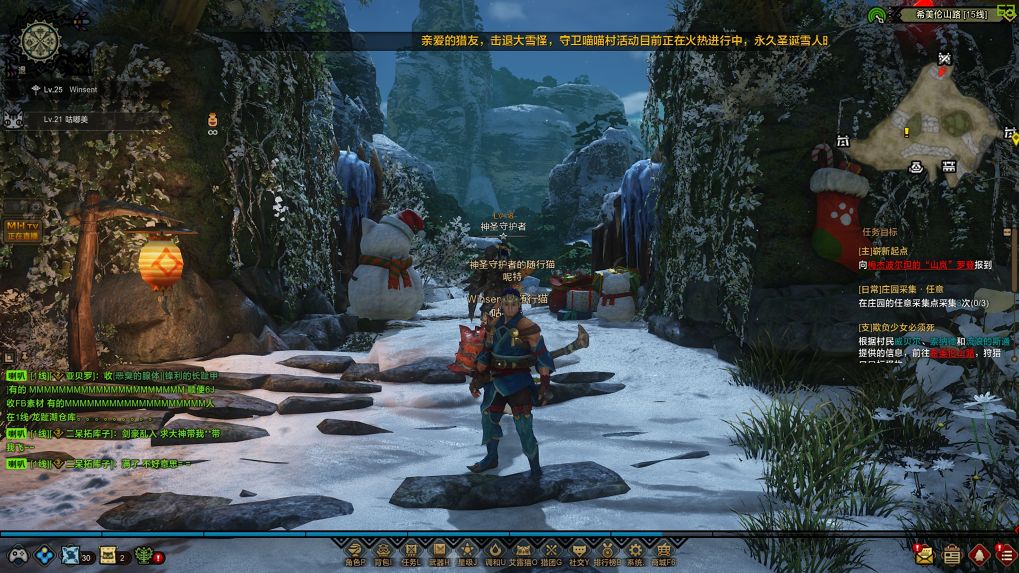
Task: Click the green crest icon with red alert
Action: pyautogui.click(x=146, y=555)
